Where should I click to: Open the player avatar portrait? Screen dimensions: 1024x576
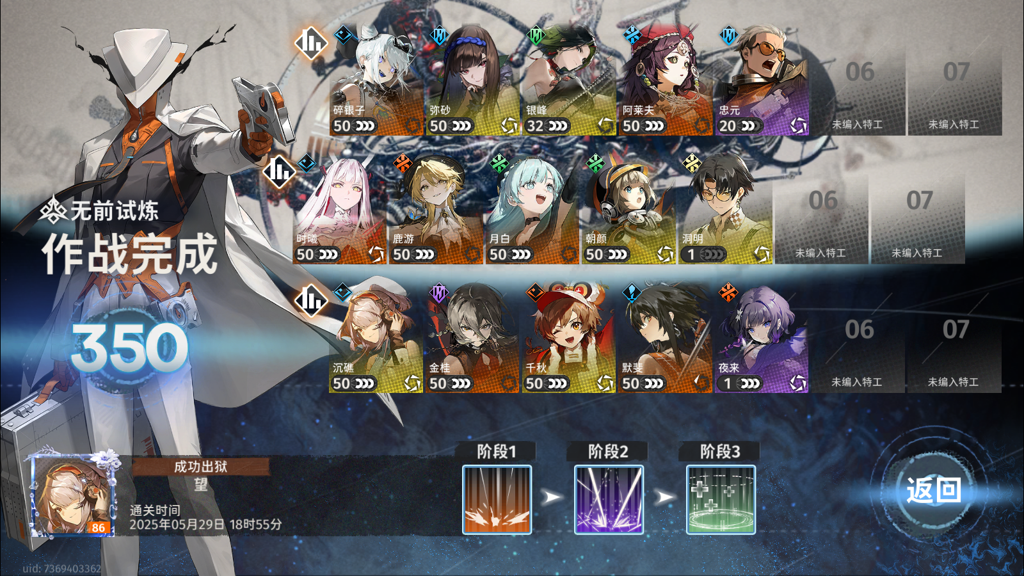(70, 497)
